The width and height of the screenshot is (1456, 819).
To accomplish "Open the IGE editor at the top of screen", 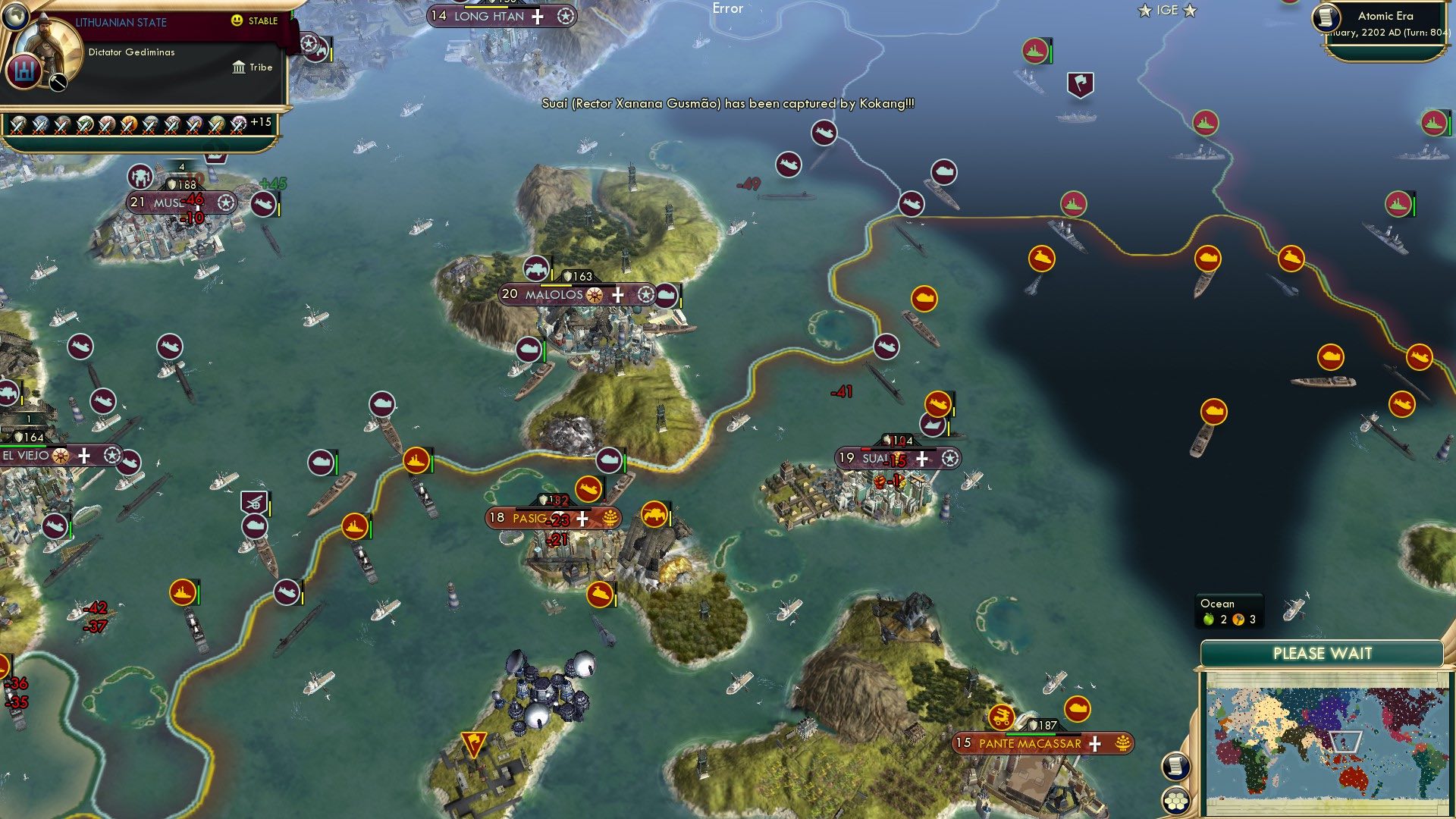I will coord(1166,11).
